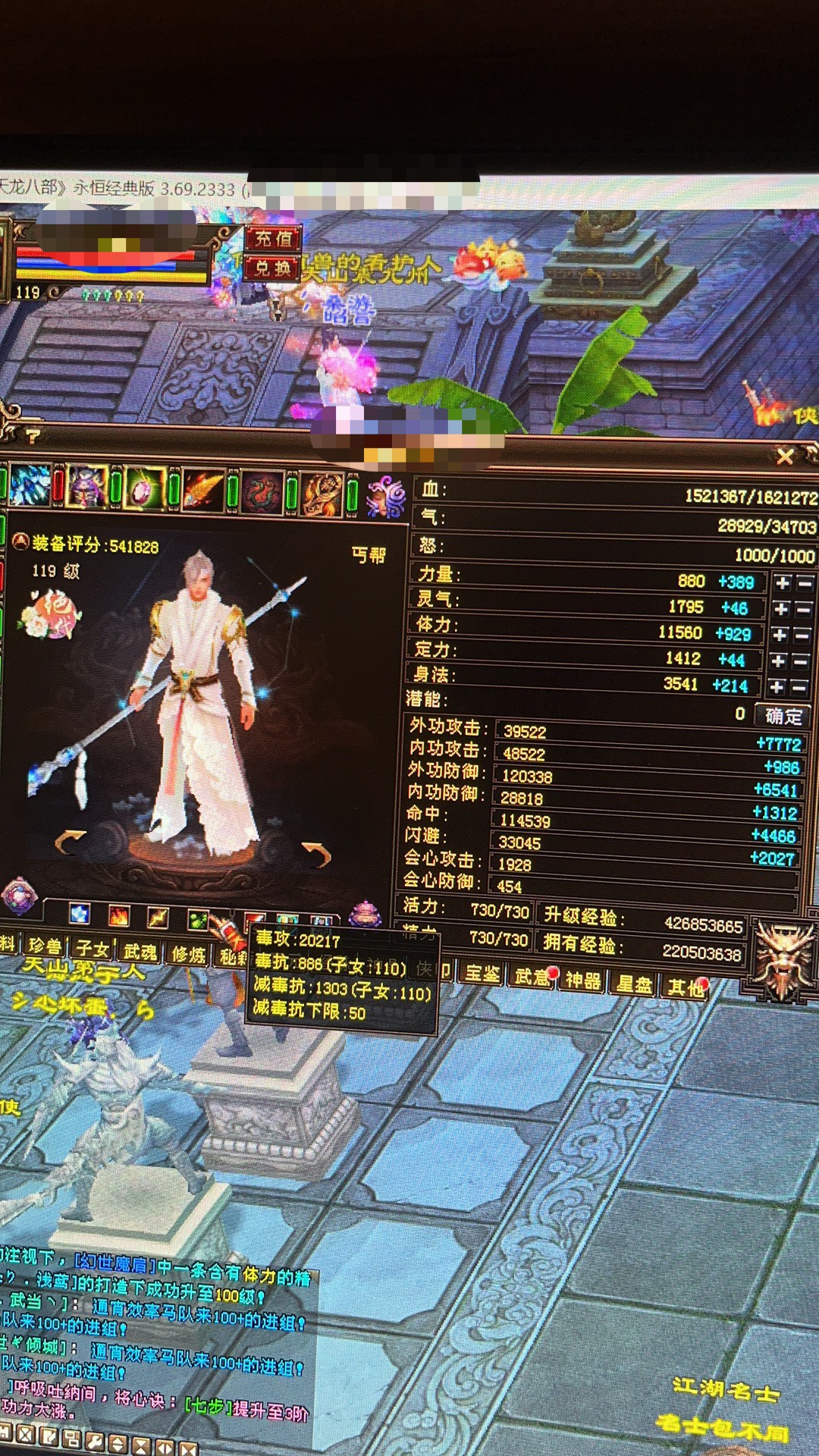Click the 兑换 exchange button

point(272,268)
